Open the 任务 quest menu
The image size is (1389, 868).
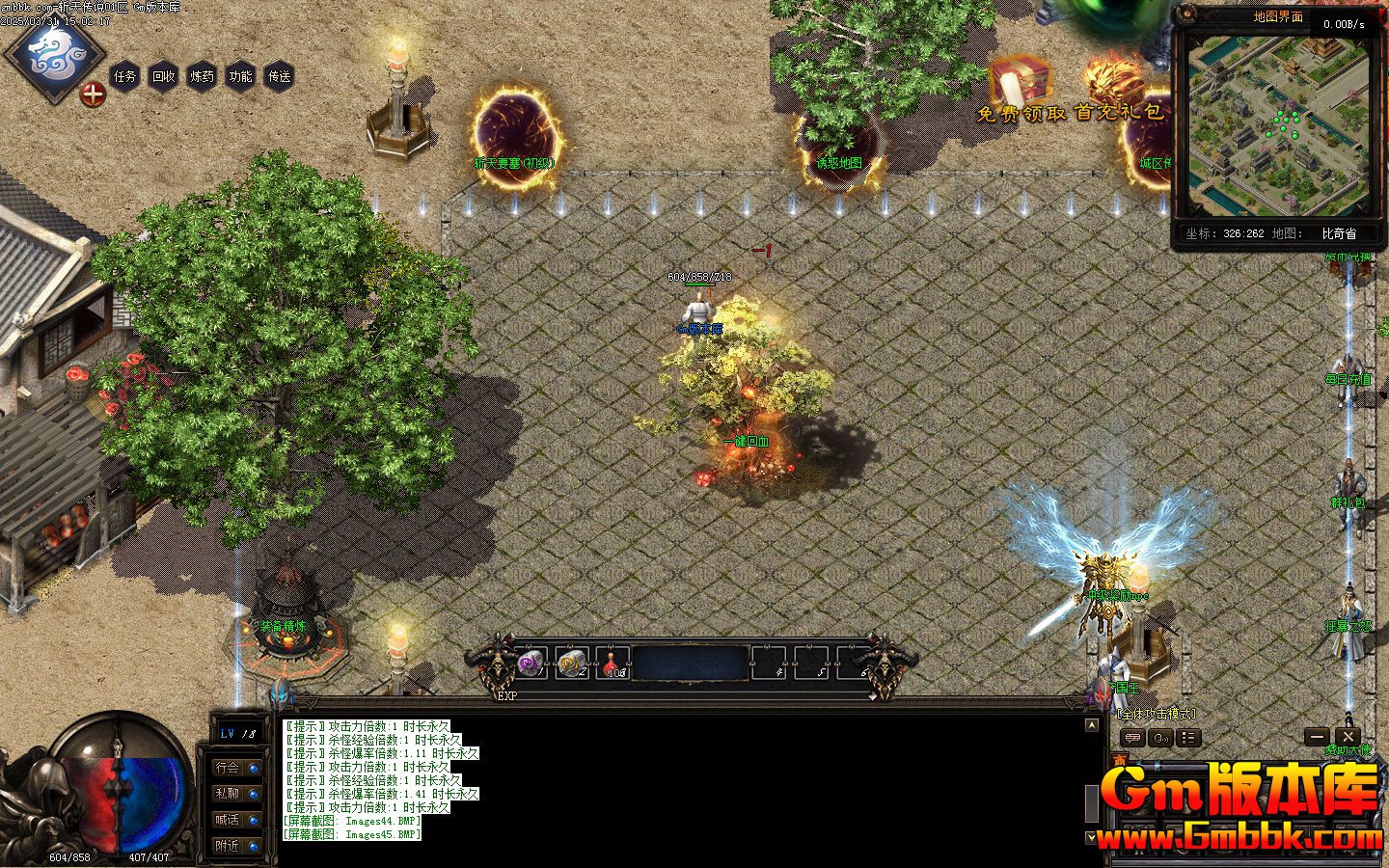(x=125, y=76)
